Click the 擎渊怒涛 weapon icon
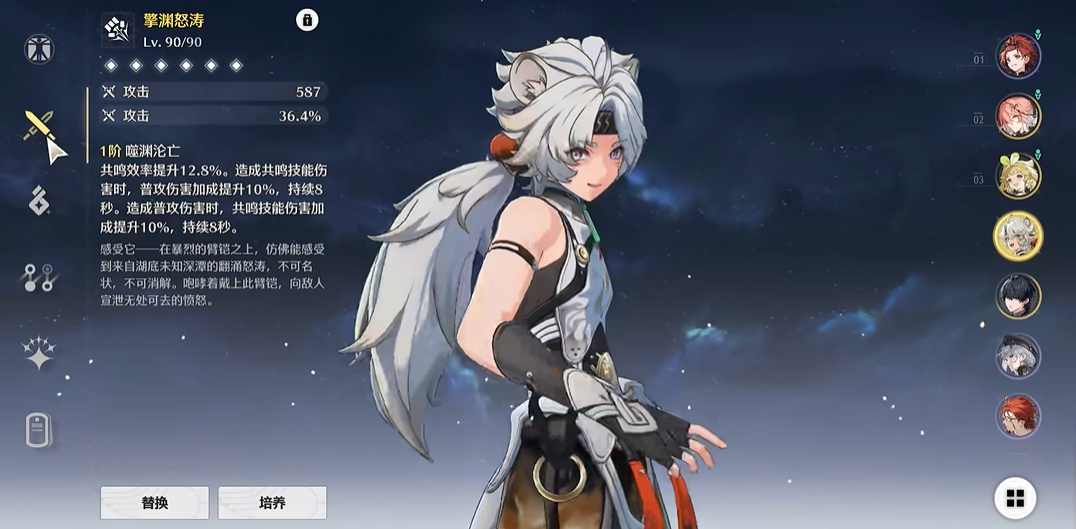The height and width of the screenshot is (529, 1076). tap(118, 30)
